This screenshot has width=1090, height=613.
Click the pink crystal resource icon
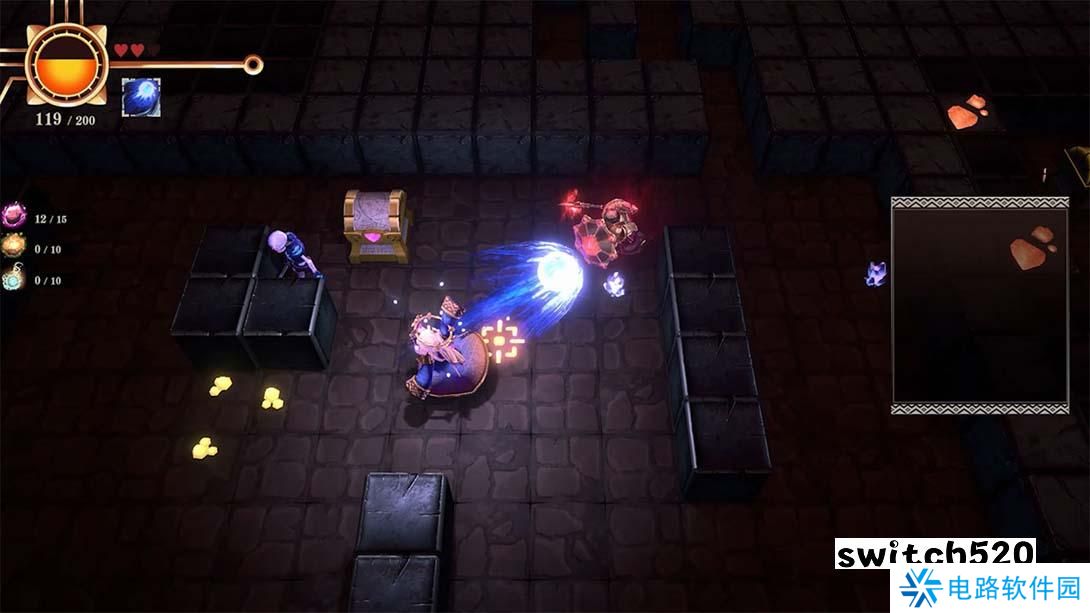coord(14,217)
